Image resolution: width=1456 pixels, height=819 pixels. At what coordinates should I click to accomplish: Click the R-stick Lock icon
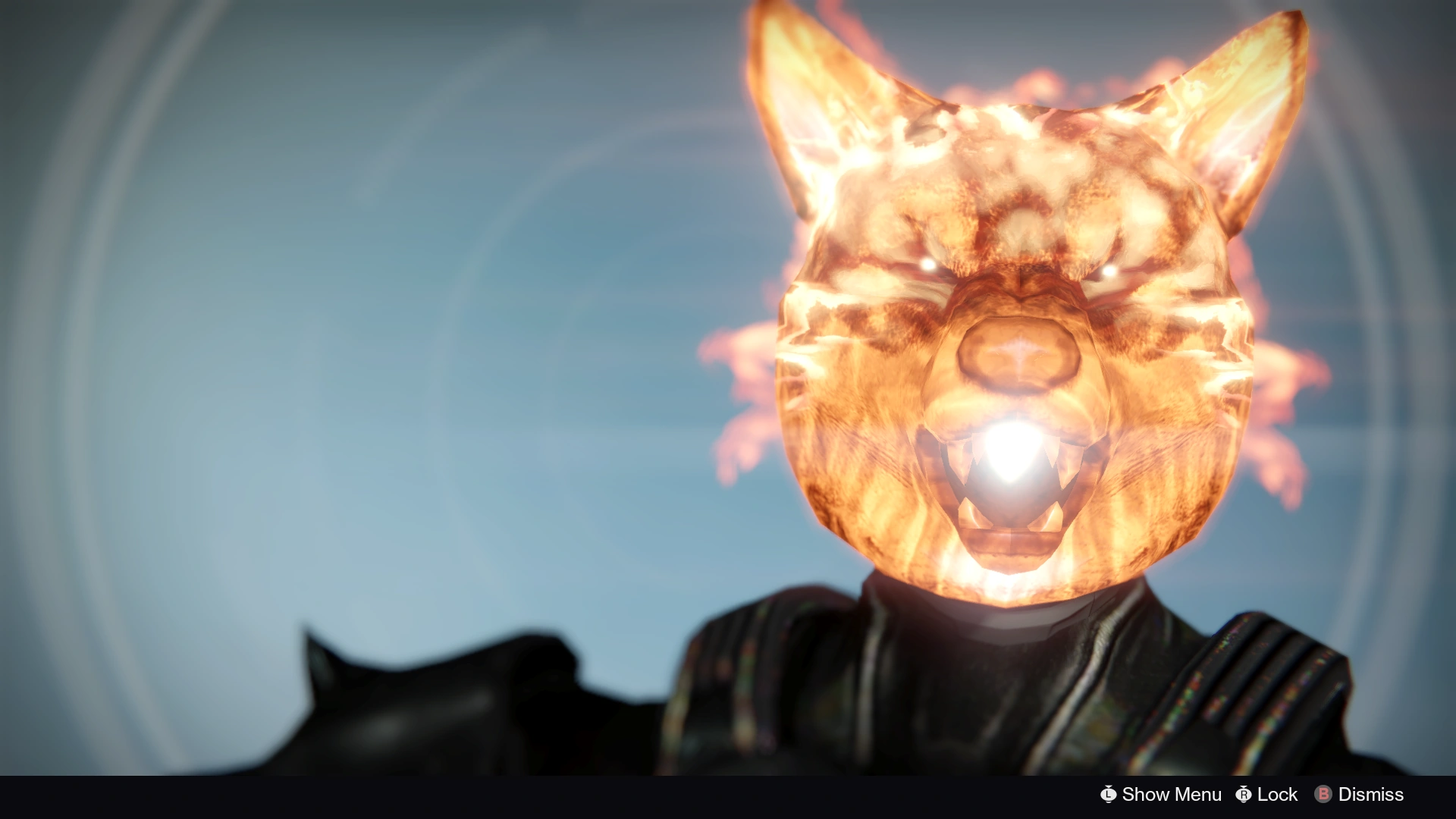point(1243,795)
